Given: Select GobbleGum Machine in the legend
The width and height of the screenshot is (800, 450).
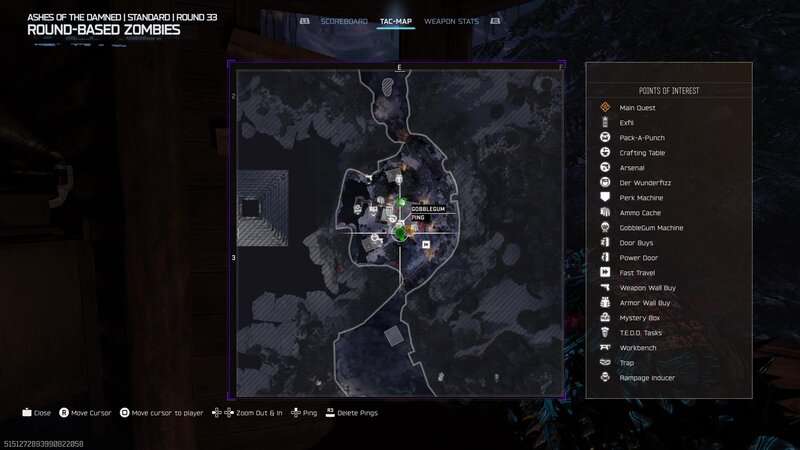Looking at the screenshot, I should pyautogui.click(x=651, y=228).
